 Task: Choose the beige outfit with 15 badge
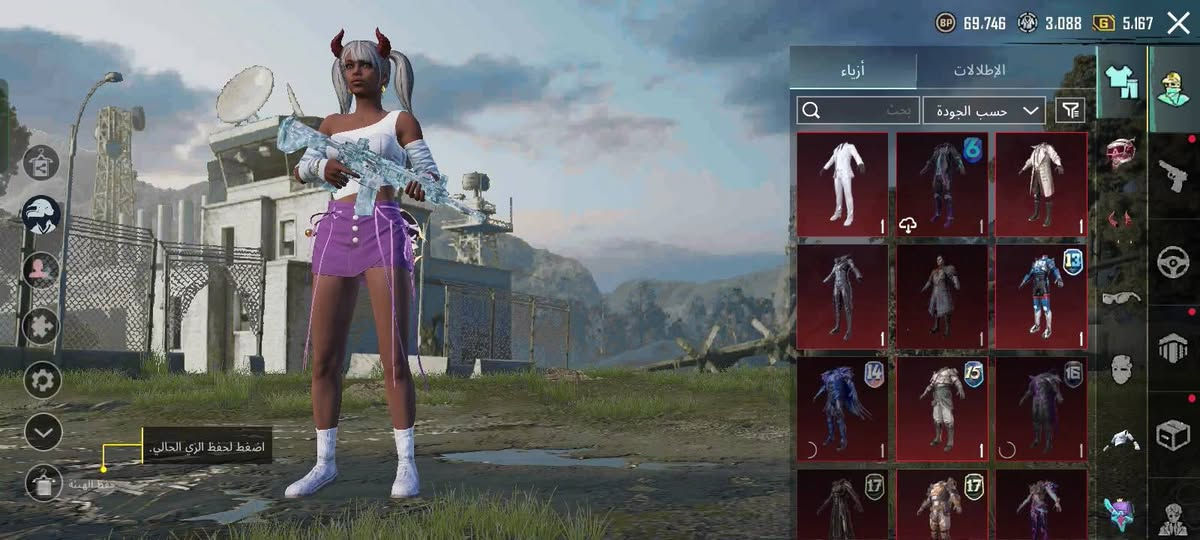941,409
